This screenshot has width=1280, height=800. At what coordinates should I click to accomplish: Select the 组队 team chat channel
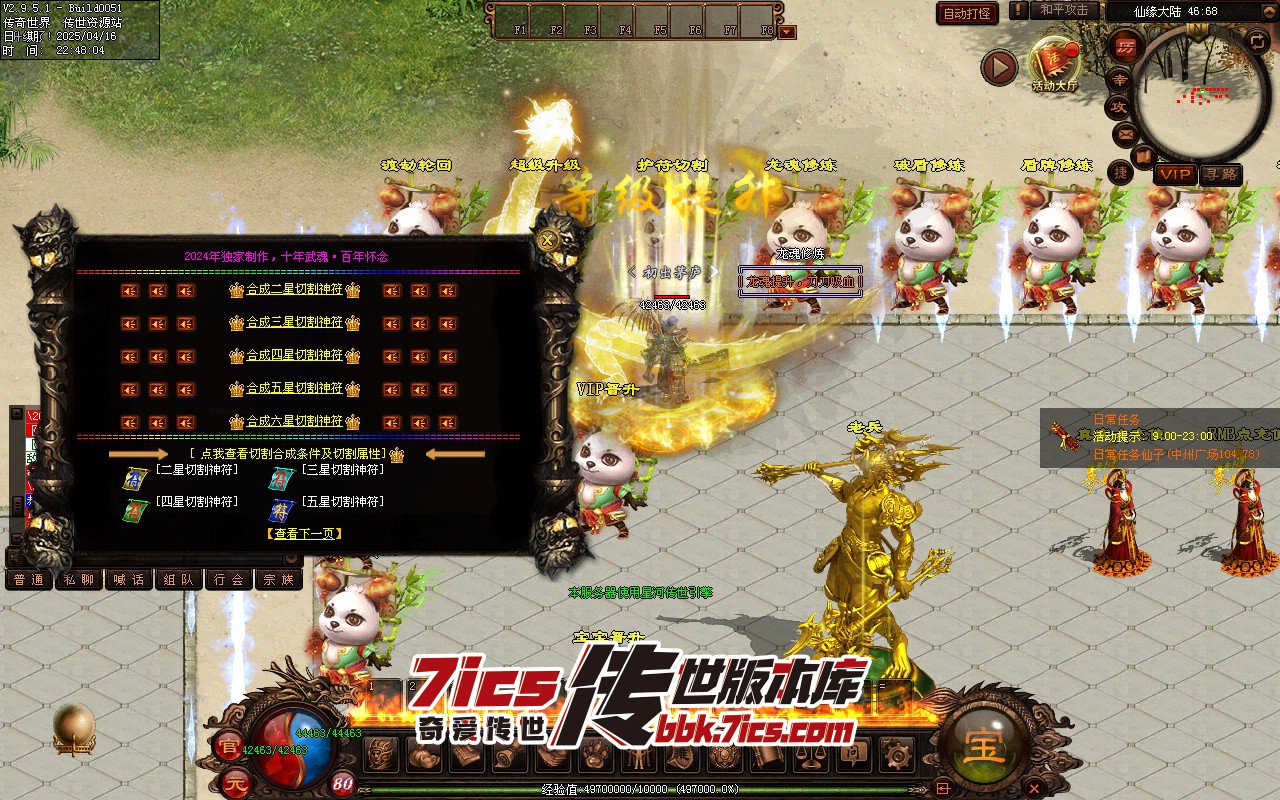point(179,579)
